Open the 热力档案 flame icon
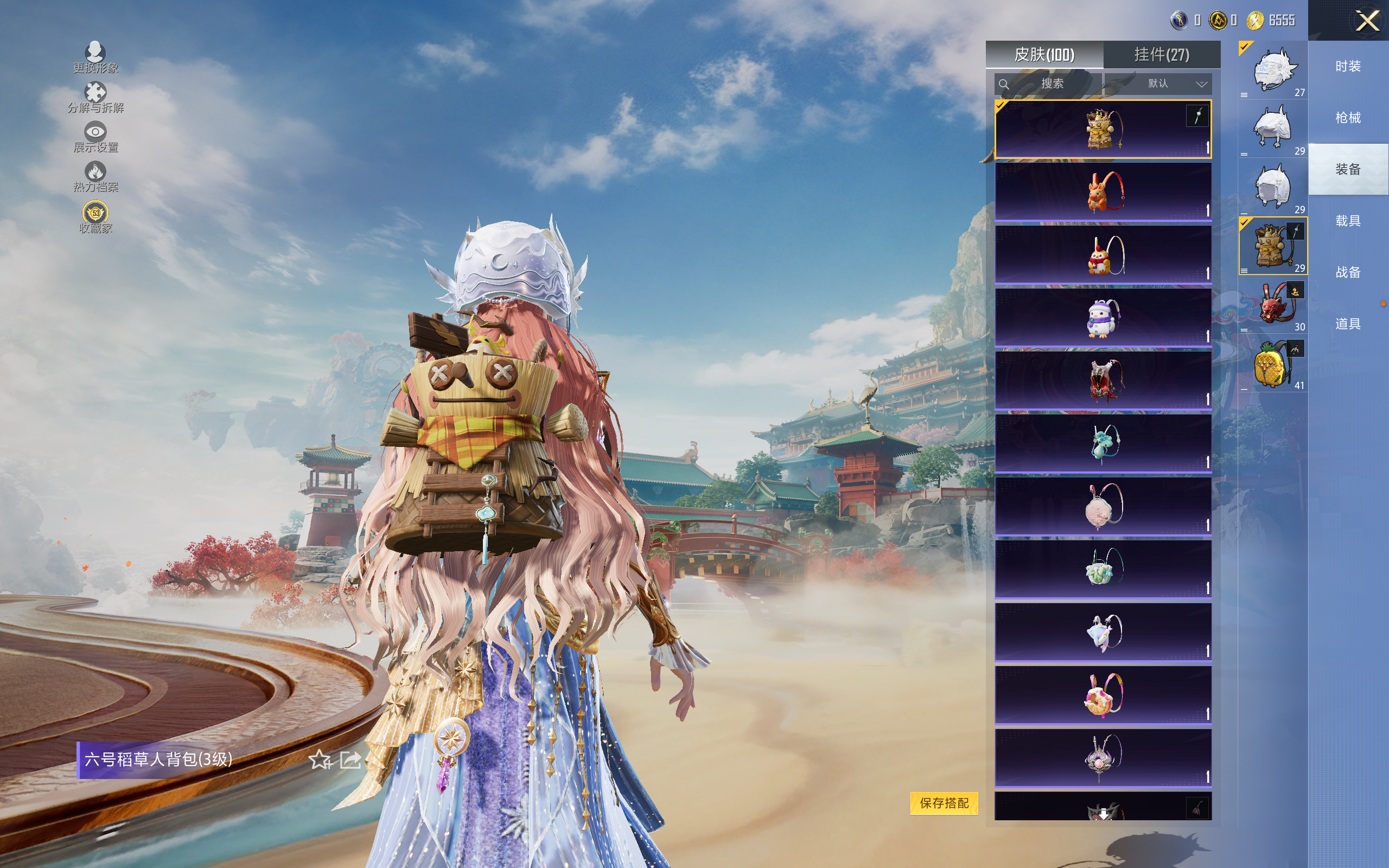 (95, 176)
